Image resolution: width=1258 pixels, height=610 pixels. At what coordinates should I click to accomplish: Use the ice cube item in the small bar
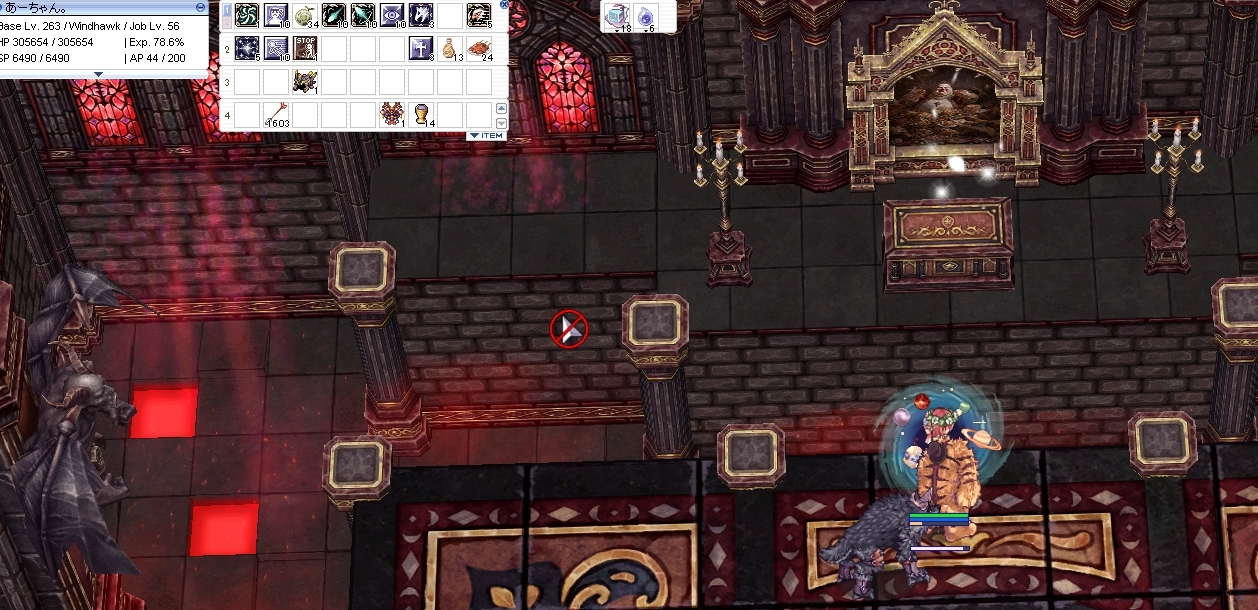[x=617, y=16]
